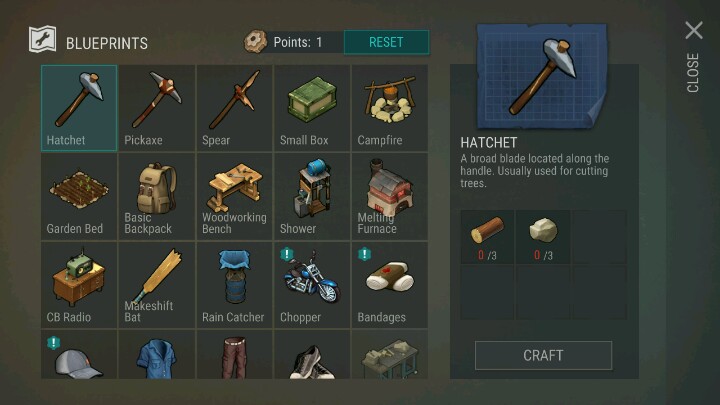Tap the wood log ingredient slot
The image size is (720, 405).
tap(487, 236)
